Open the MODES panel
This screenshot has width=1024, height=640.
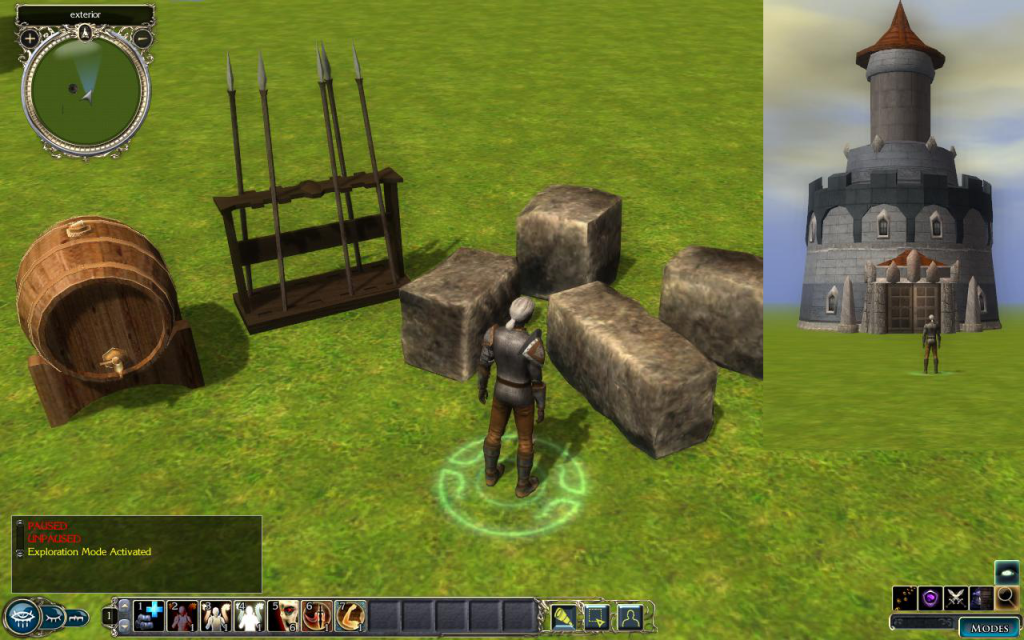(989, 628)
